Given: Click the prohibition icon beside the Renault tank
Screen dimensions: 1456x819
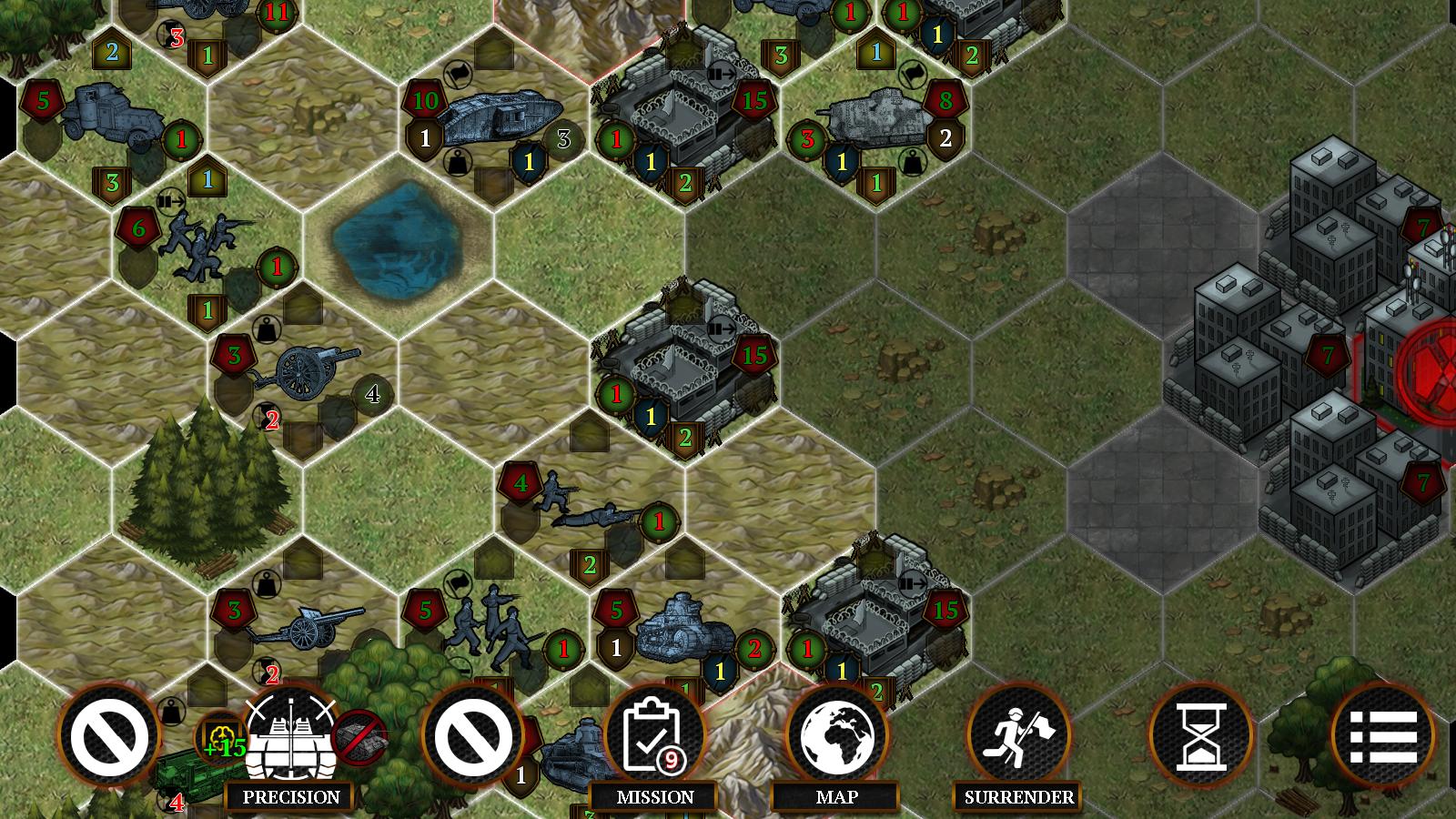Looking at the screenshot, I should (472, 739).
